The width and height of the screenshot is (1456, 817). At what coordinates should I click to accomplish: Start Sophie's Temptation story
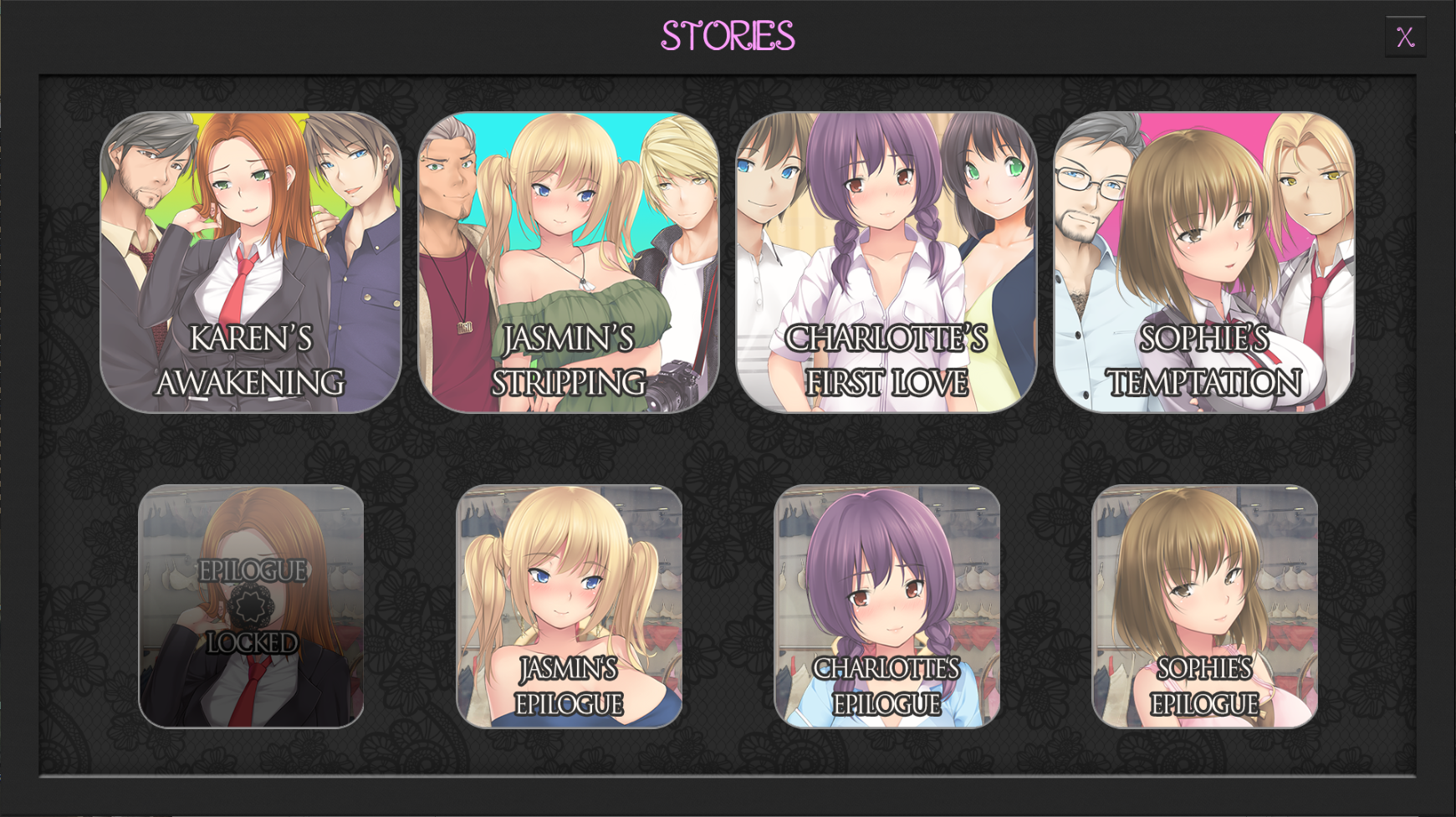pyautogui.click(x=1204, y=263)
